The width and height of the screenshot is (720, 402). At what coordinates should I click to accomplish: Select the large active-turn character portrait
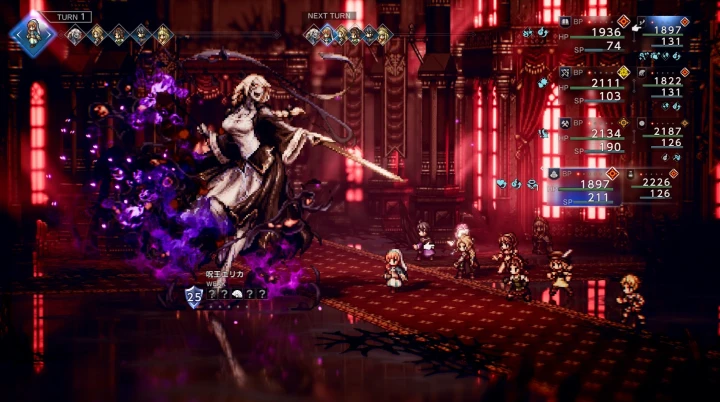coord(34,30)
